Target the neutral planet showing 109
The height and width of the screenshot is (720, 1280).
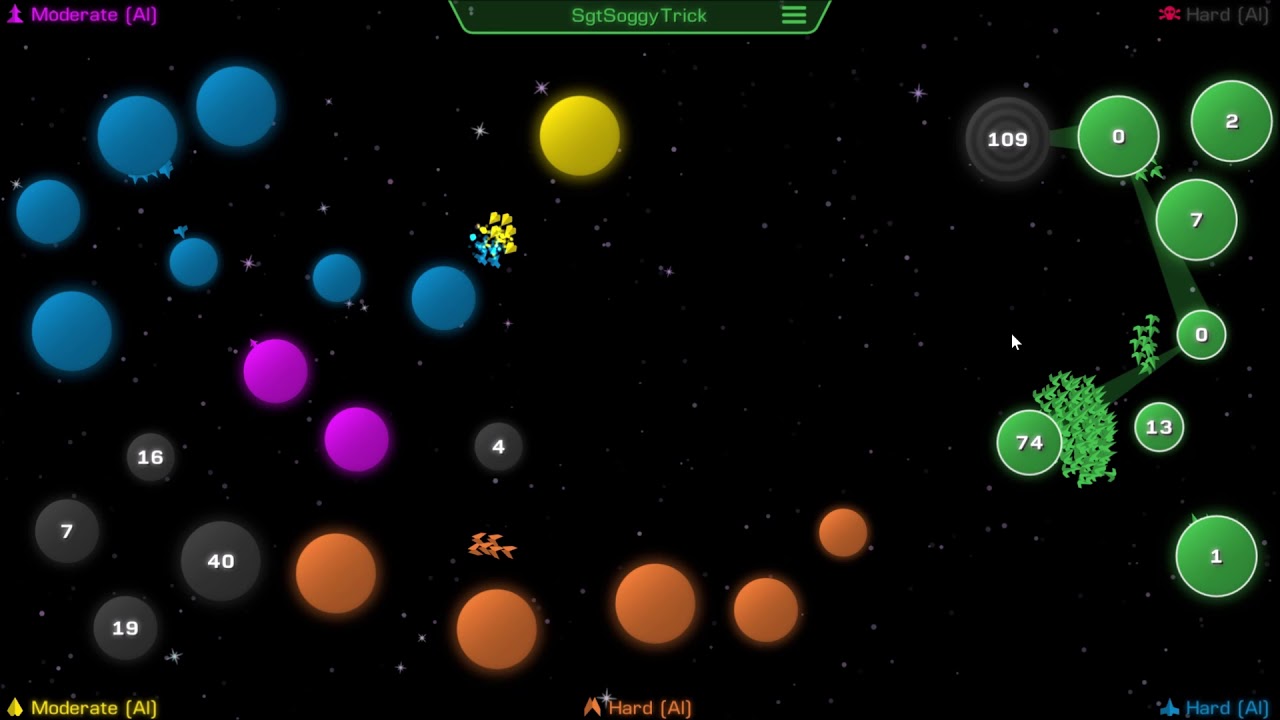click(1007, 140)
